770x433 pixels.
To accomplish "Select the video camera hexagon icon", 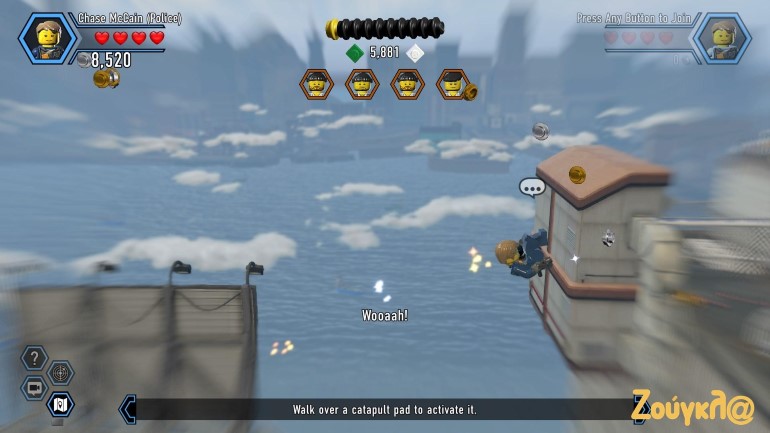I will point(34,388).
